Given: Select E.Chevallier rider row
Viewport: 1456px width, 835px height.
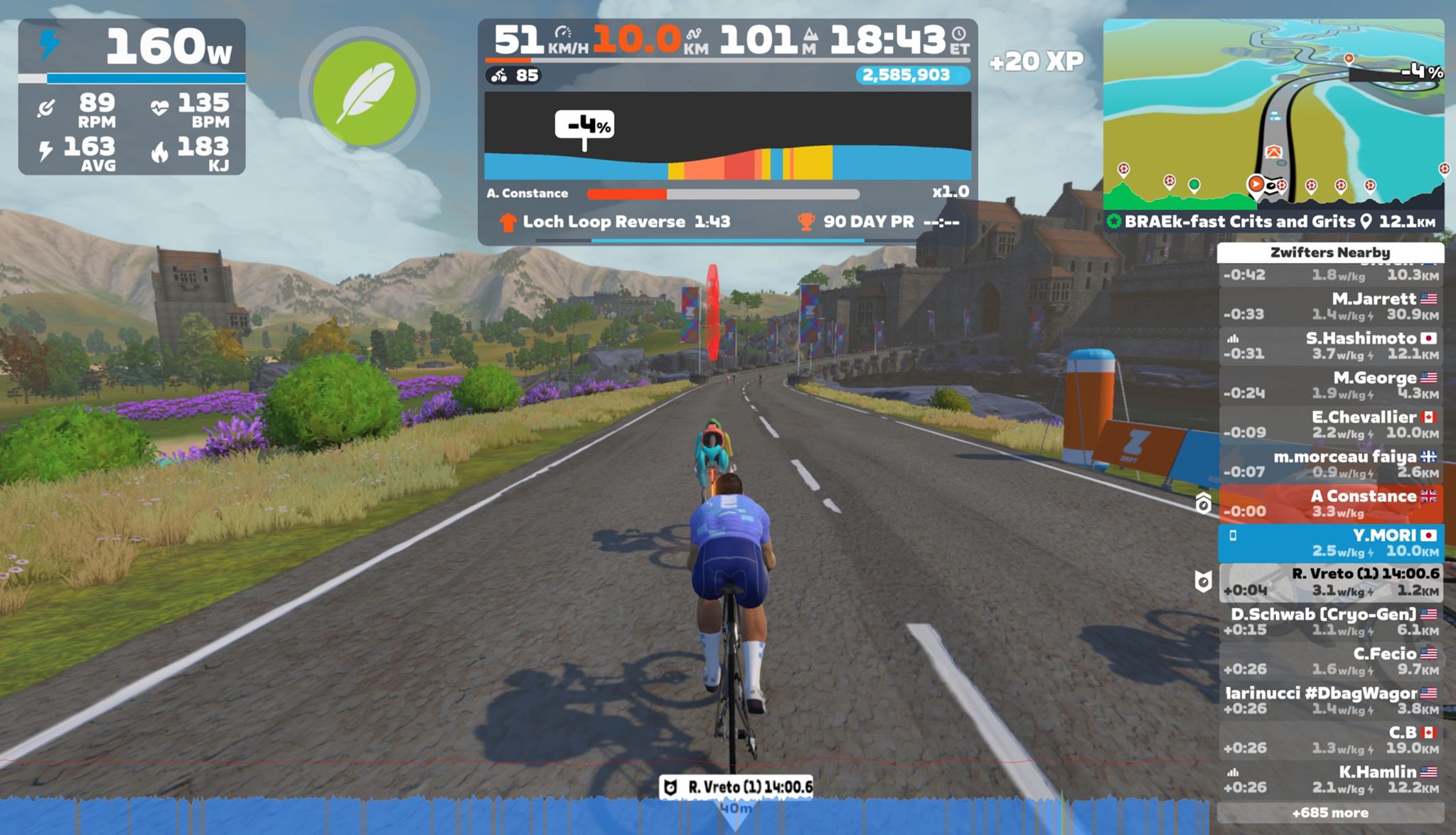Looking at the screenshot, I should point(1330,425).
